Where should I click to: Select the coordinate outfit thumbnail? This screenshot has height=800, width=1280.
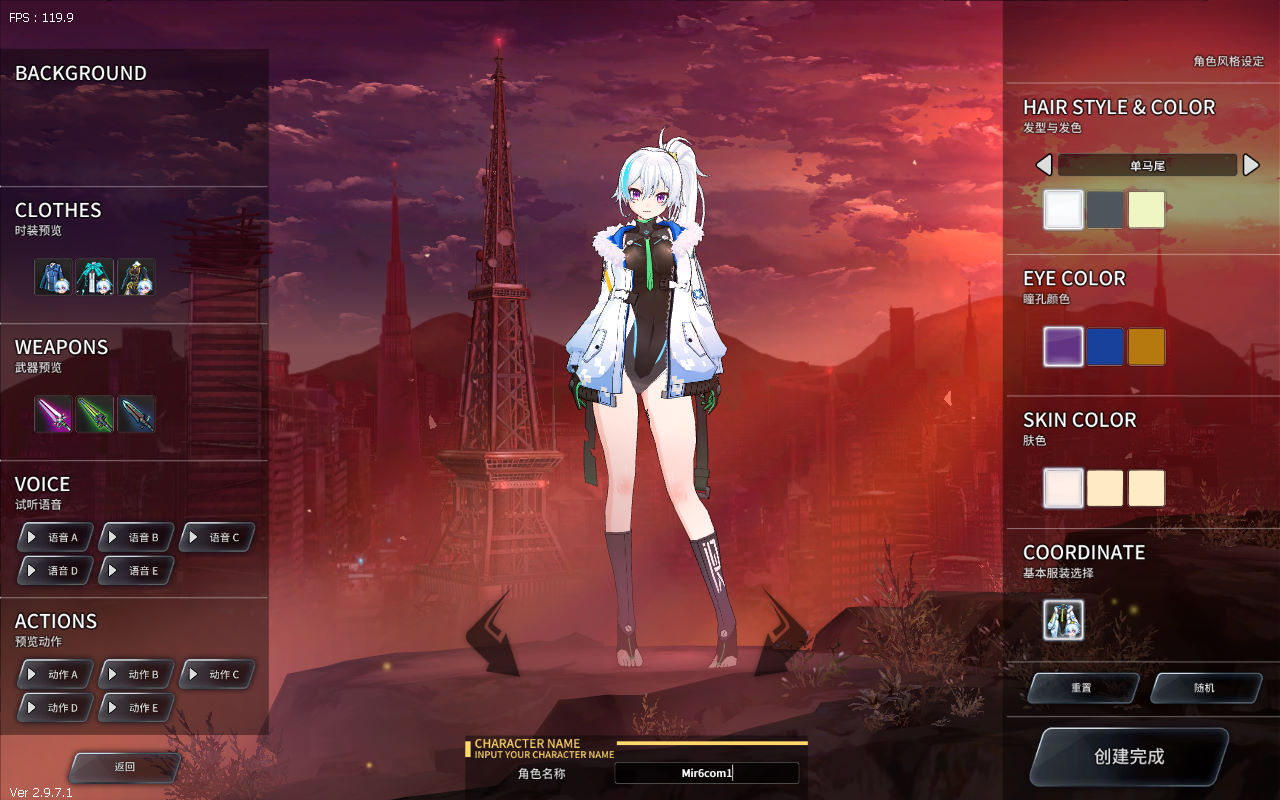1063,620
